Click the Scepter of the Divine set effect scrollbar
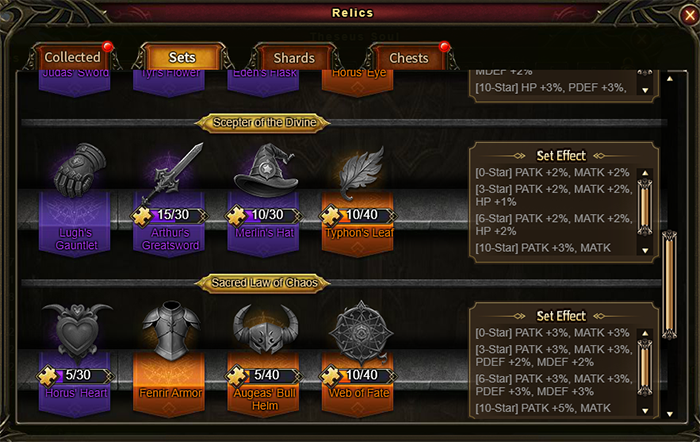Viewport: 700px width, 442px height. [x=646, y=208]
